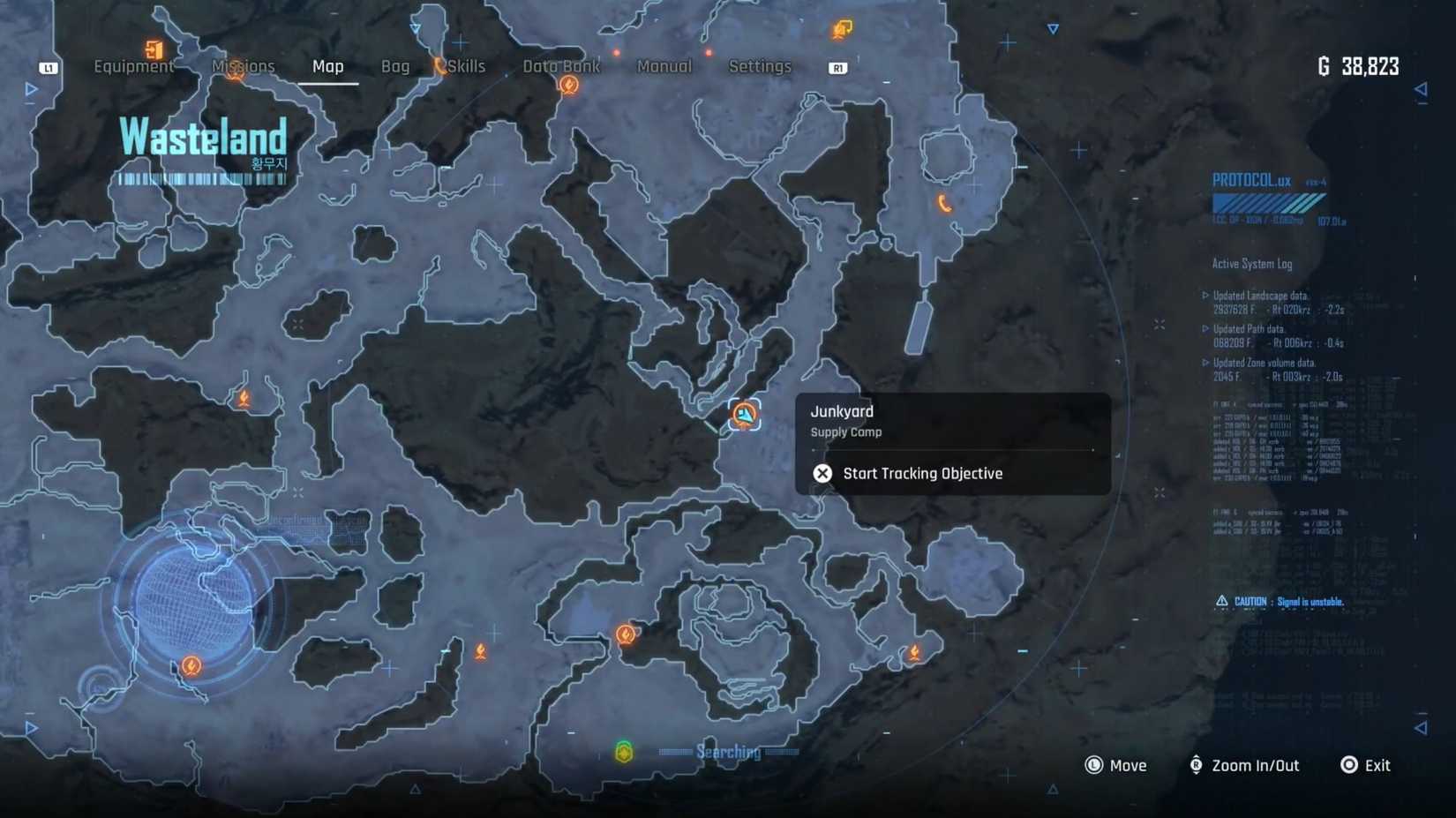The image size is (1456, 818).
Task: Select the Junkyard Supply Camp icon
Action: (x=744, y=415)
